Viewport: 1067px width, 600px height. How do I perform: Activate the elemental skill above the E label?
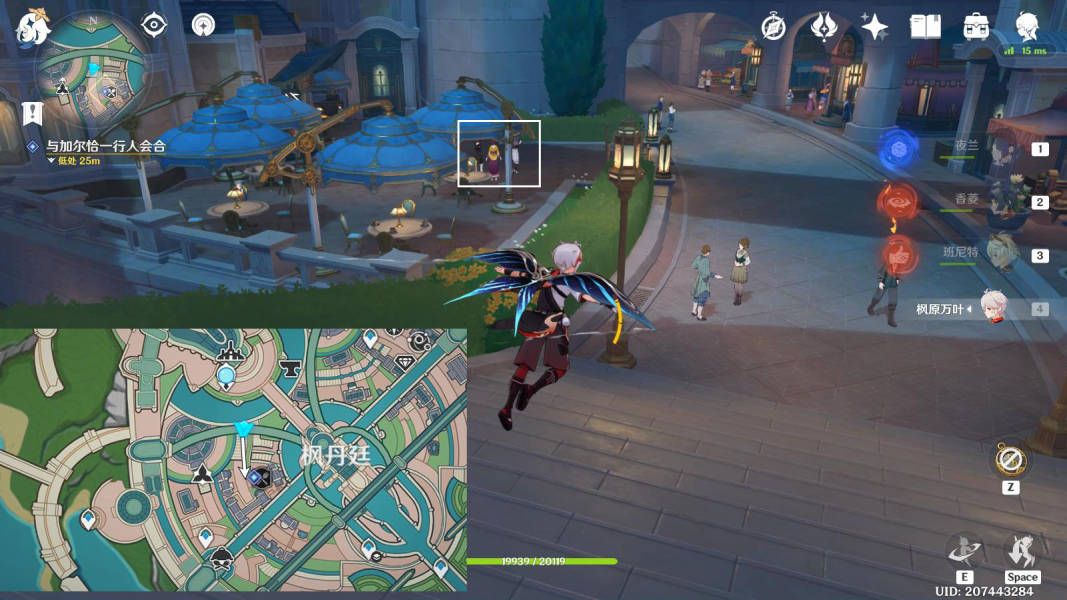965,551
